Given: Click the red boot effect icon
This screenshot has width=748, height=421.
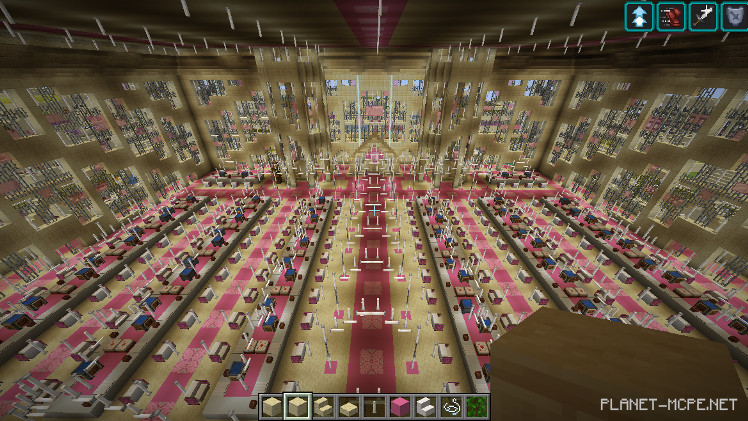Looking at the screenshot, I should 671,16.
